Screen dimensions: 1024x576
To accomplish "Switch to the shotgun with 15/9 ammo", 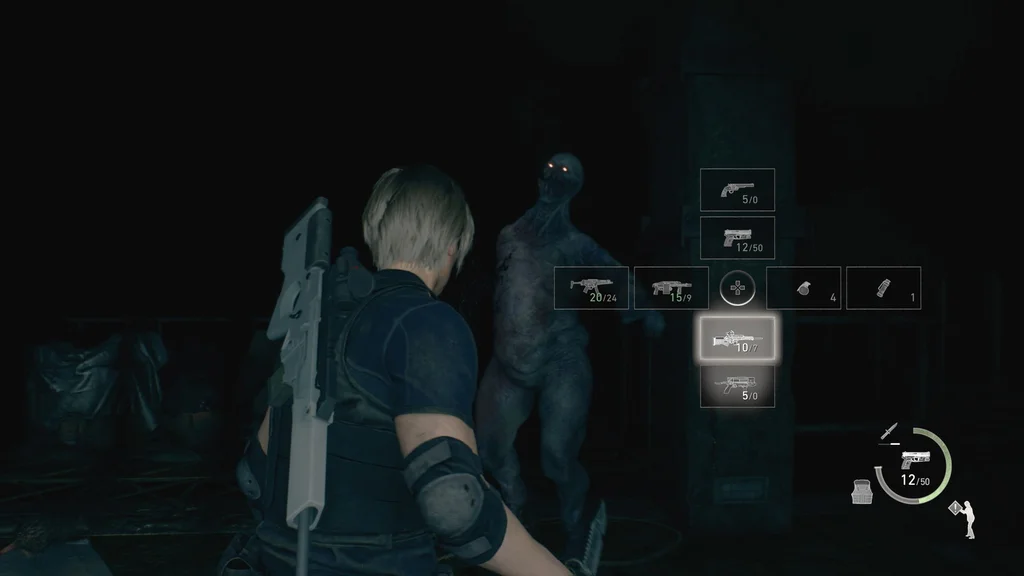I will (671, 288).
